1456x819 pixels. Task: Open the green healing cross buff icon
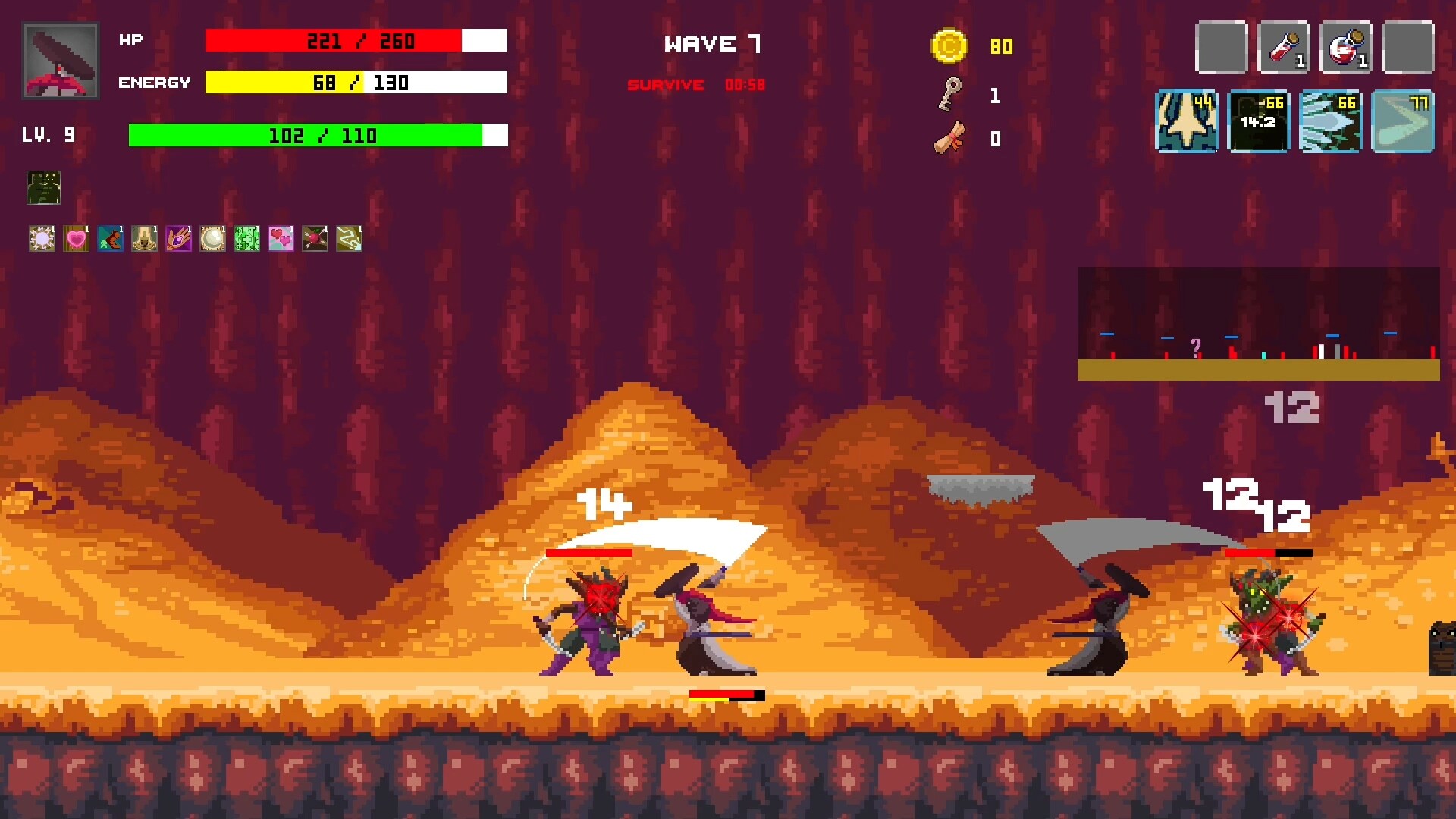247,239
